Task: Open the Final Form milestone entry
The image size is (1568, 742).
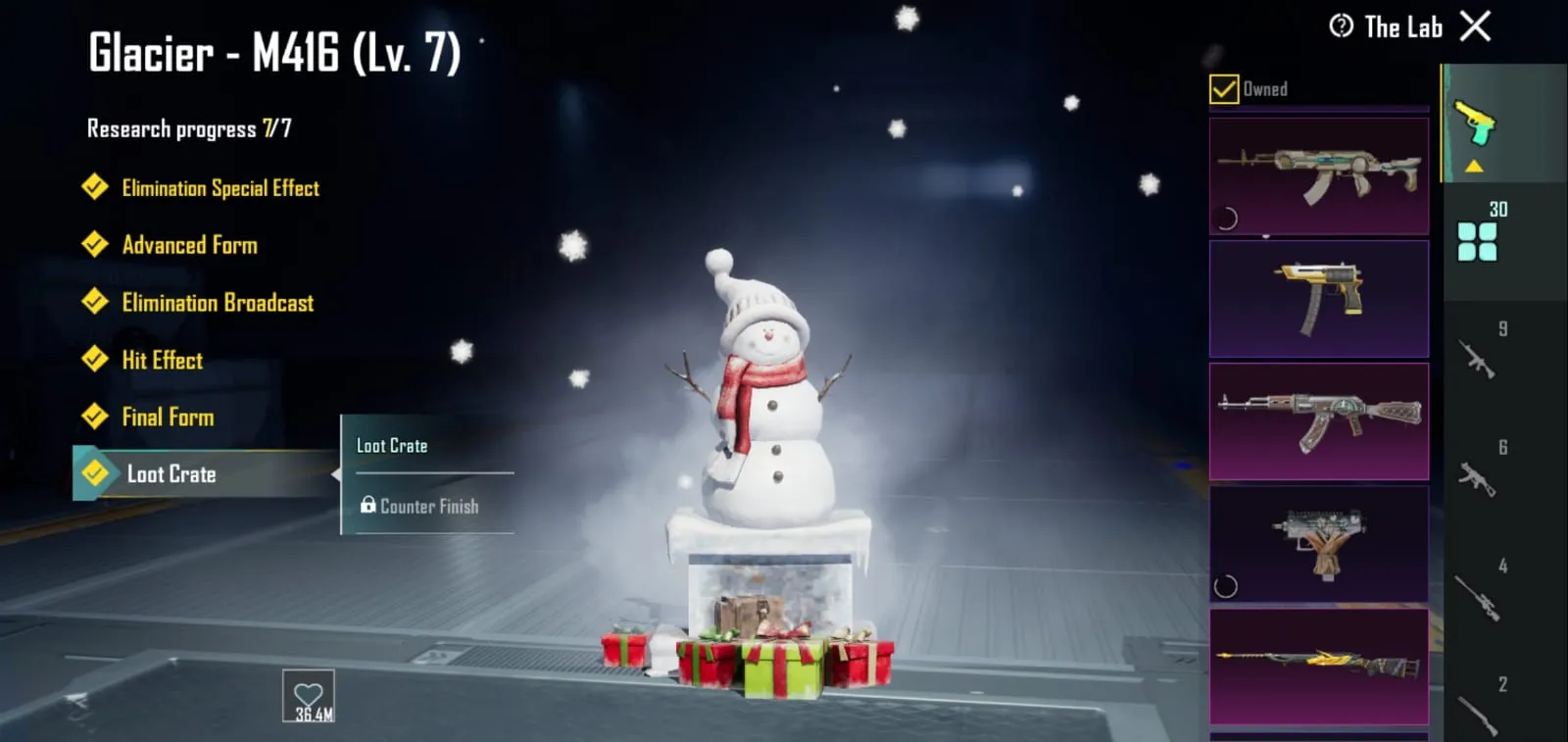Action: click(x=169, y=417)
